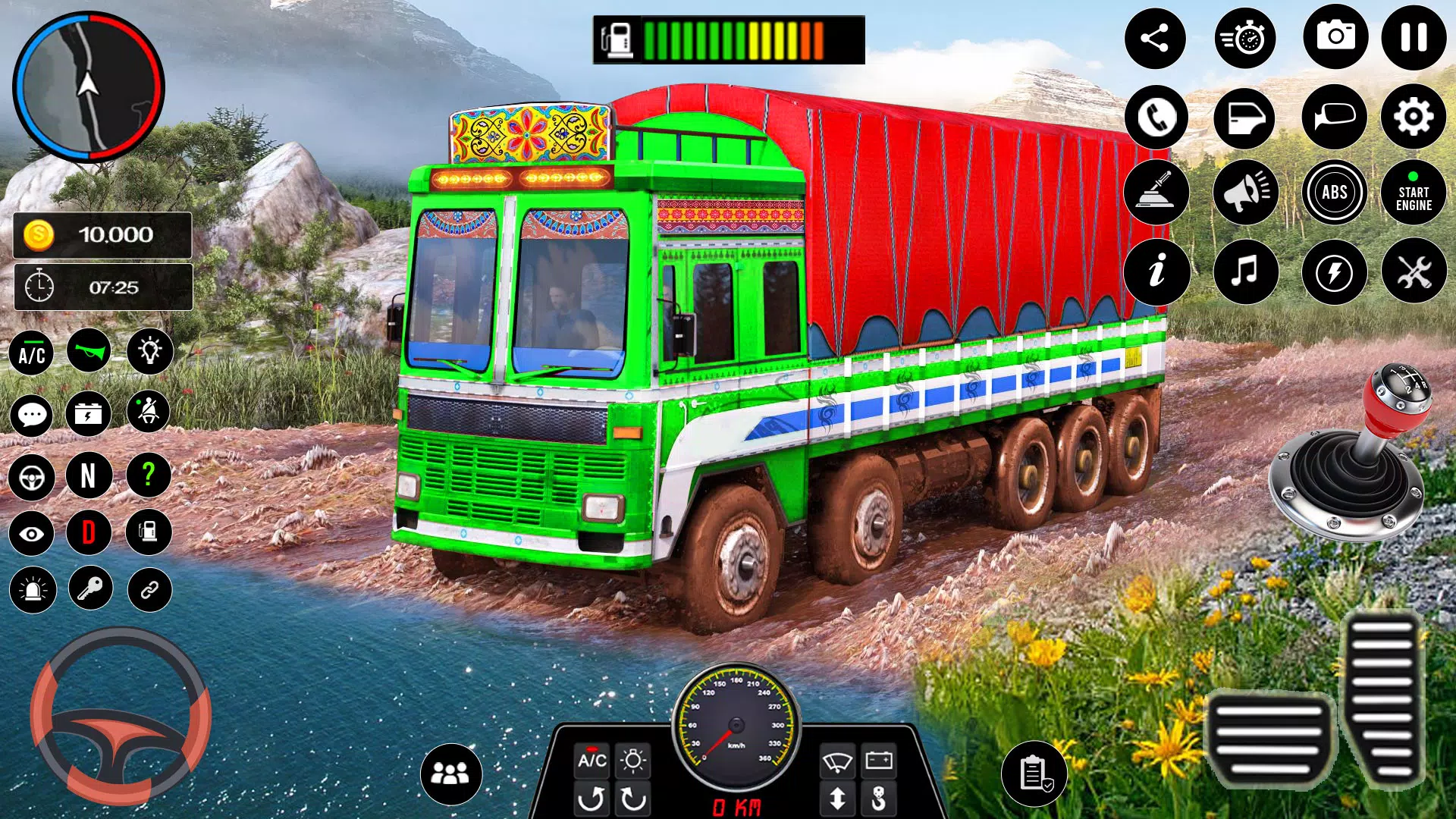Open the music note button
1456x819 pixels.
1245,271
